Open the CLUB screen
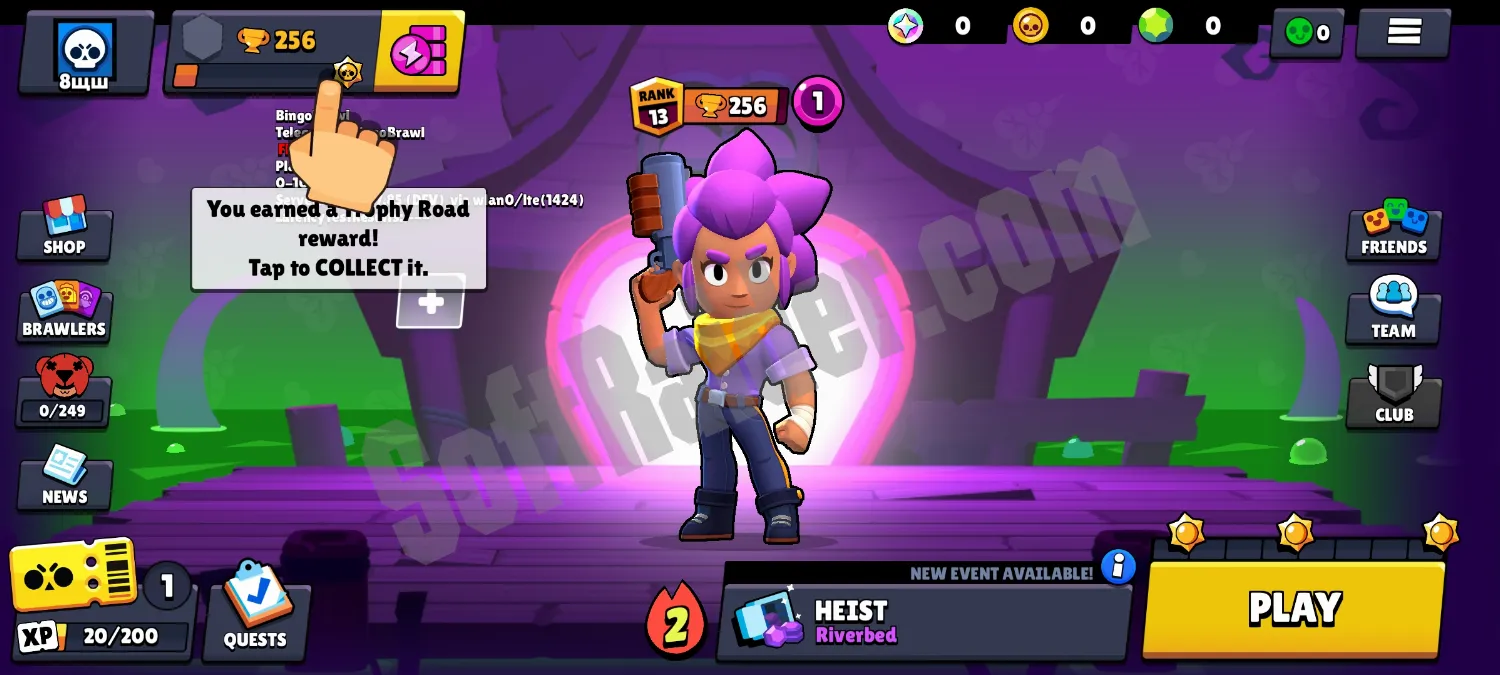 point(1393,396)
